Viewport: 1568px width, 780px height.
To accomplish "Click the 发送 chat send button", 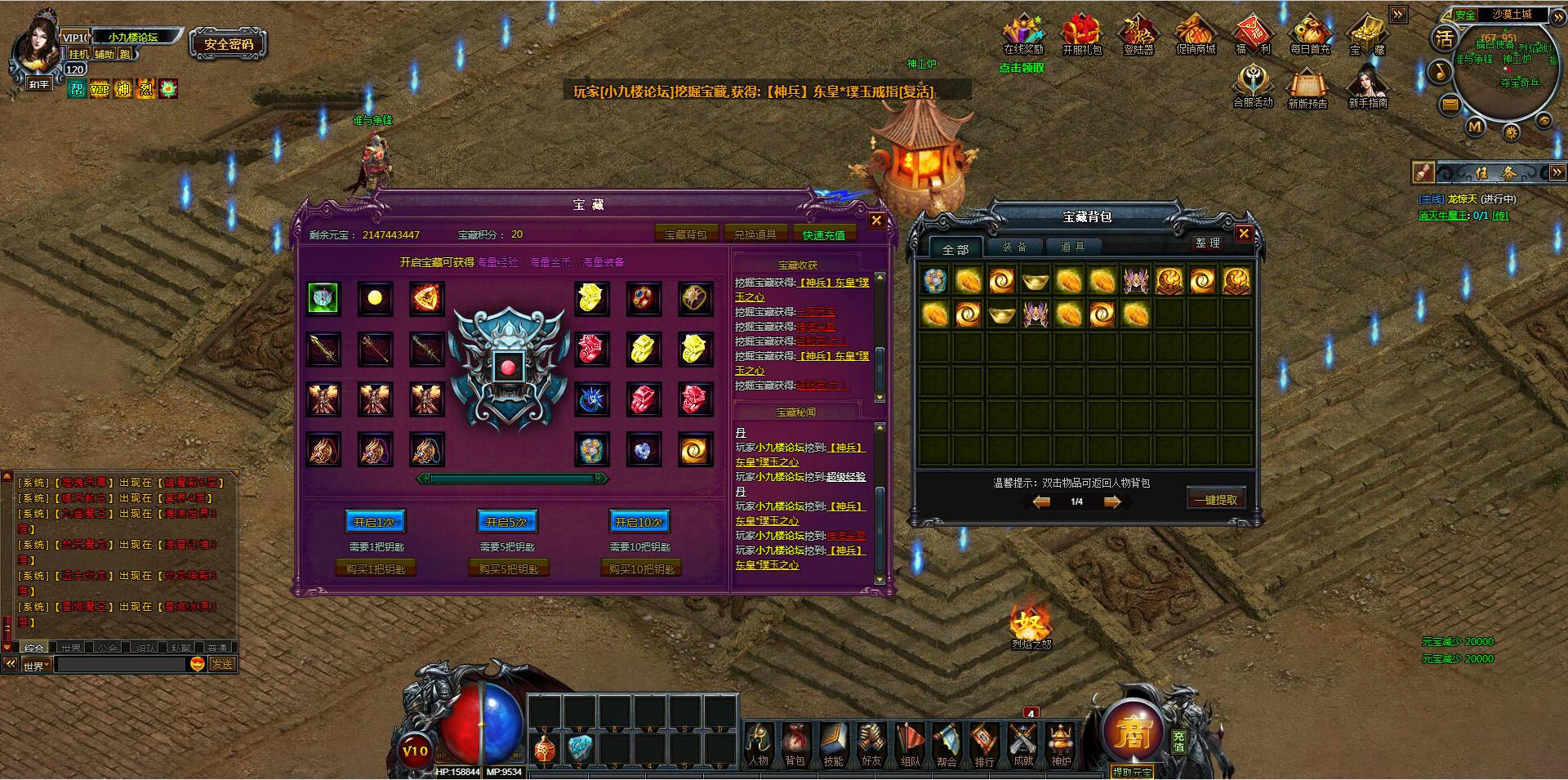I will (222, 664).
